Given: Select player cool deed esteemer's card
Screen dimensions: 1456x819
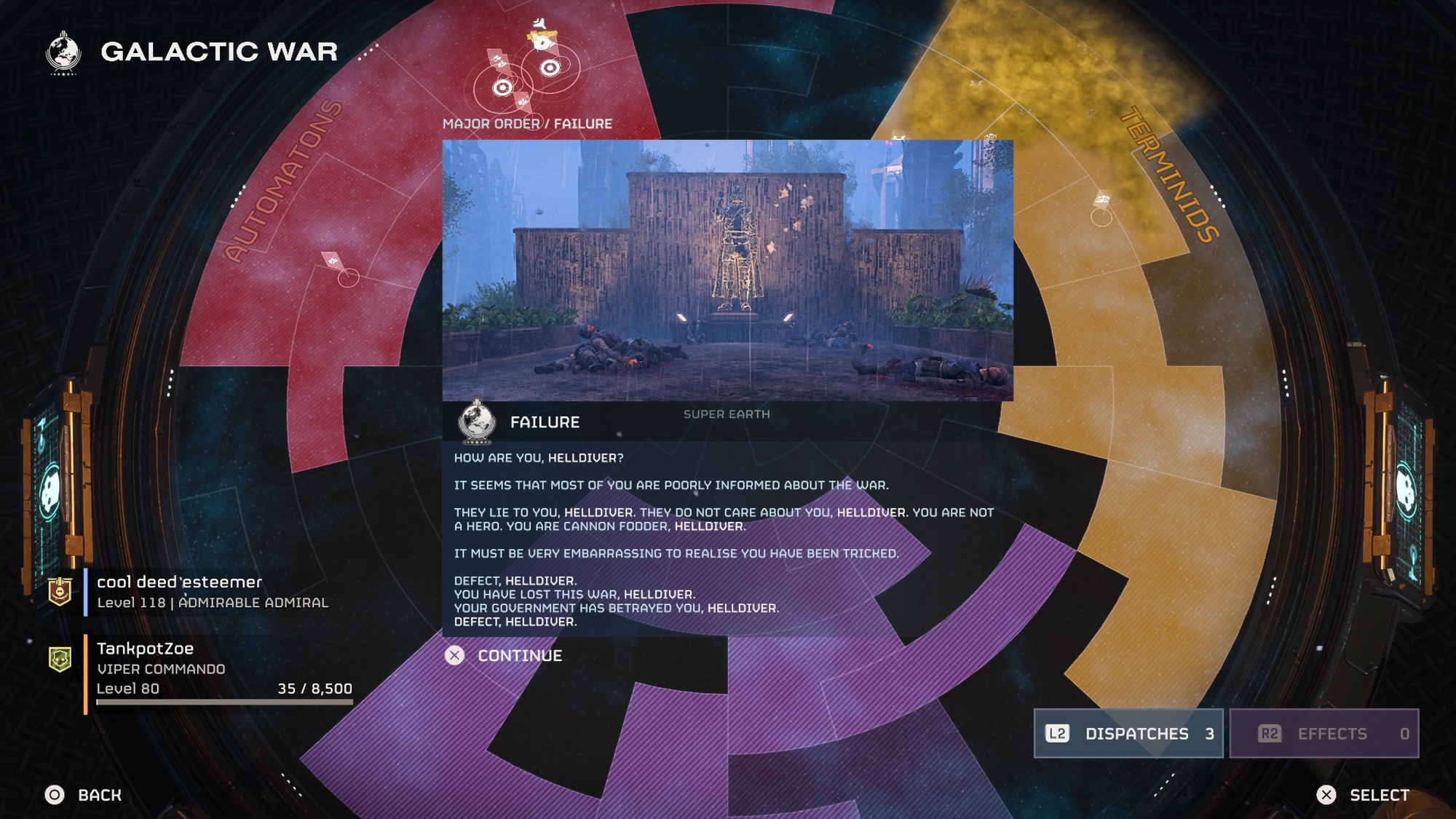Looking at the screenshot, I should pos(211,592).
